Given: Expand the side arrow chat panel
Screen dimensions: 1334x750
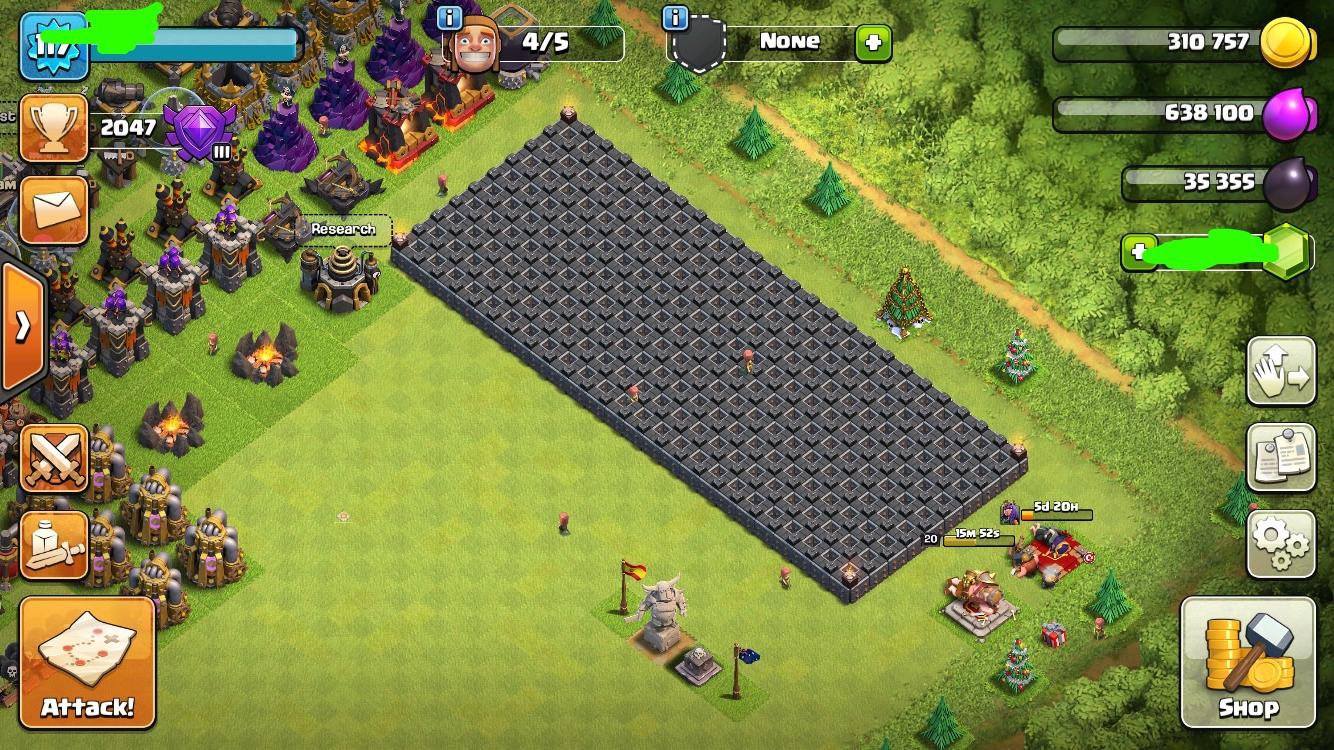Looking at the screenshot, I should click(22, 326).
